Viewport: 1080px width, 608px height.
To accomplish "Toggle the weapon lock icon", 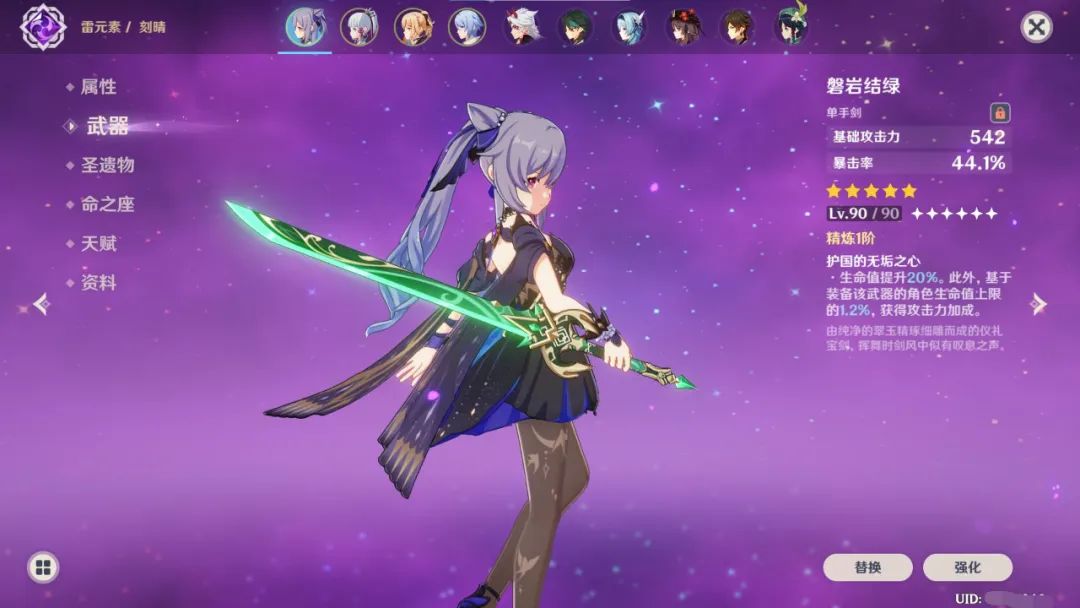I will point(999,112).
